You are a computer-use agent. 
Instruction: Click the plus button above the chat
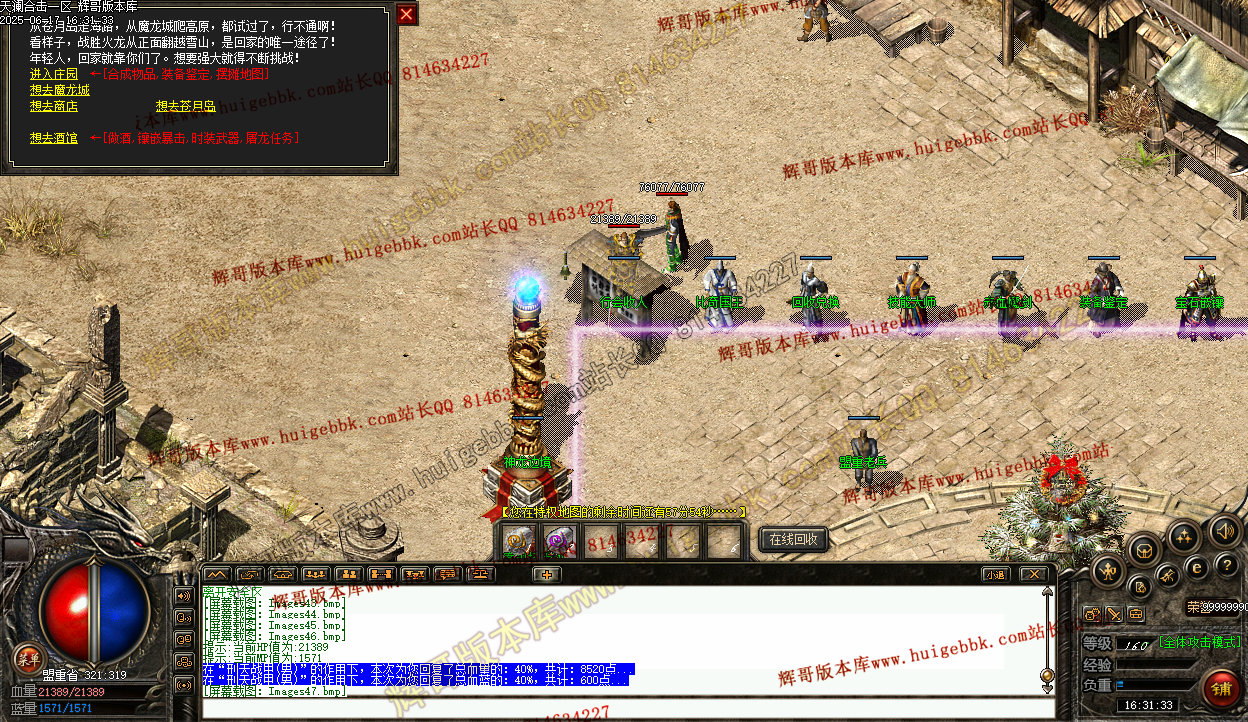click(x=545, y=574)
